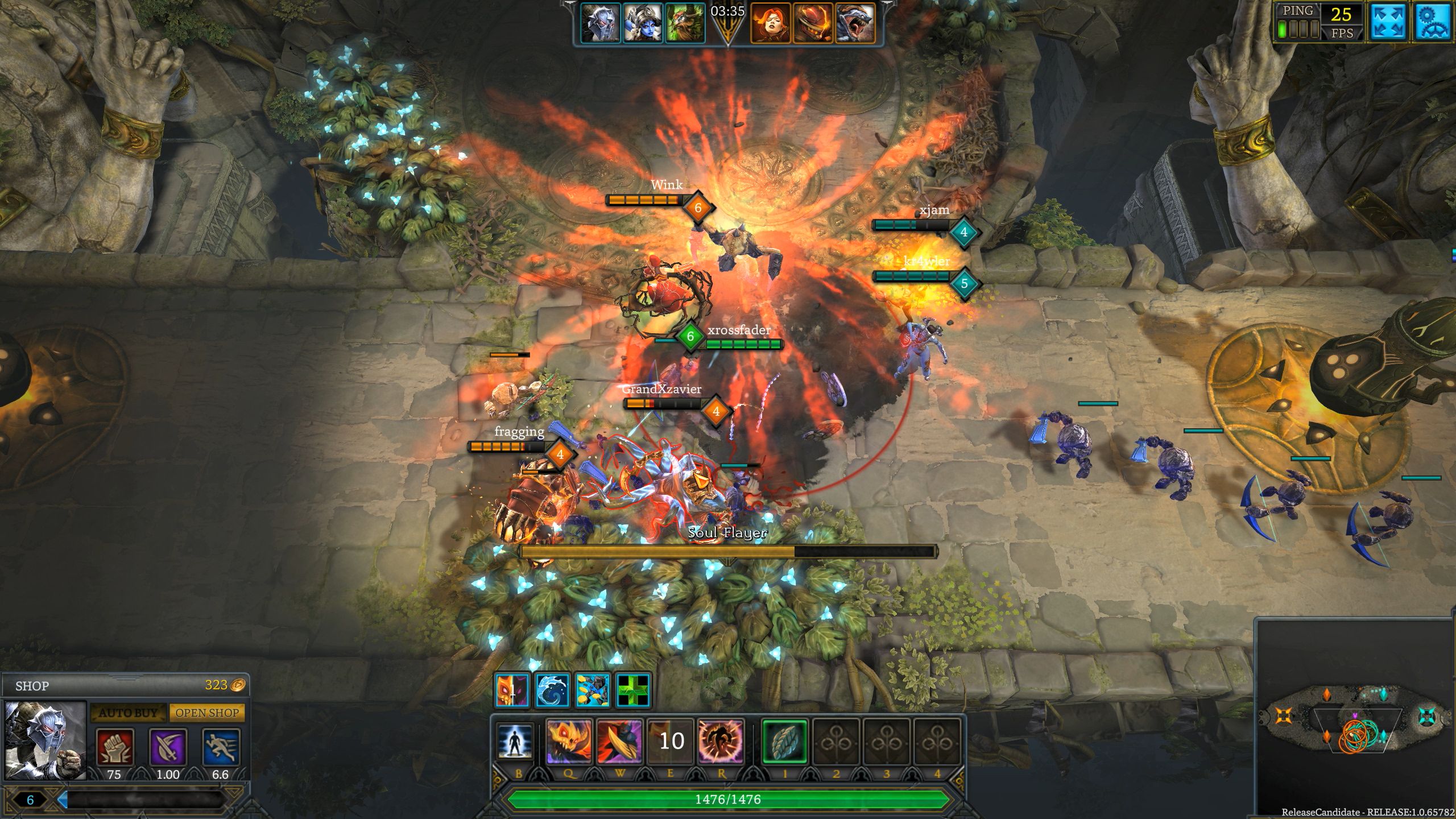The width and height of the screenshot is (1456, 819).
Task: Select the blue-skinned ally hero portrait
Action: (x=643, y=24)
